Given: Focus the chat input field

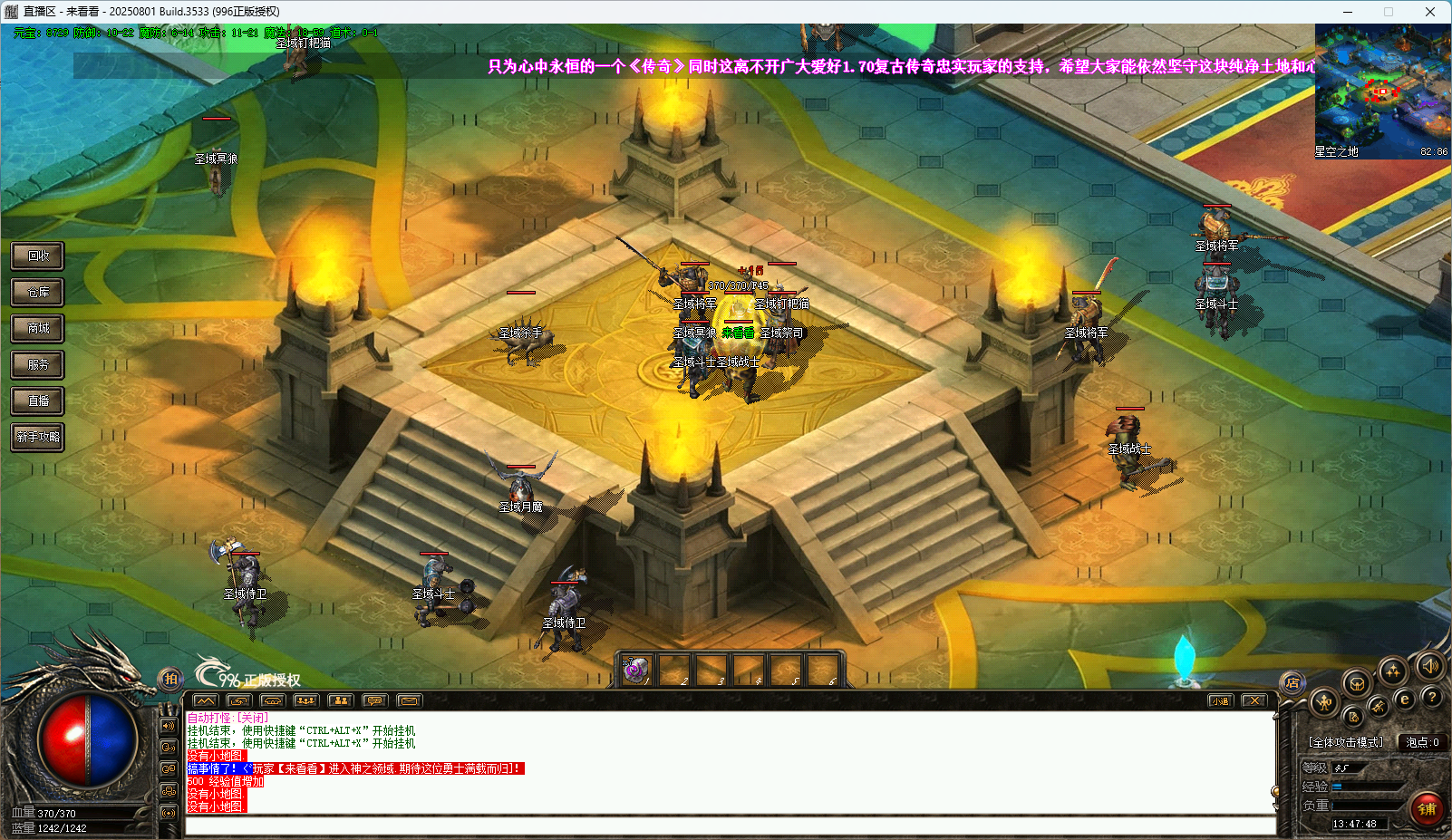Looking at the screenshot, I should (x=730, y=826).
